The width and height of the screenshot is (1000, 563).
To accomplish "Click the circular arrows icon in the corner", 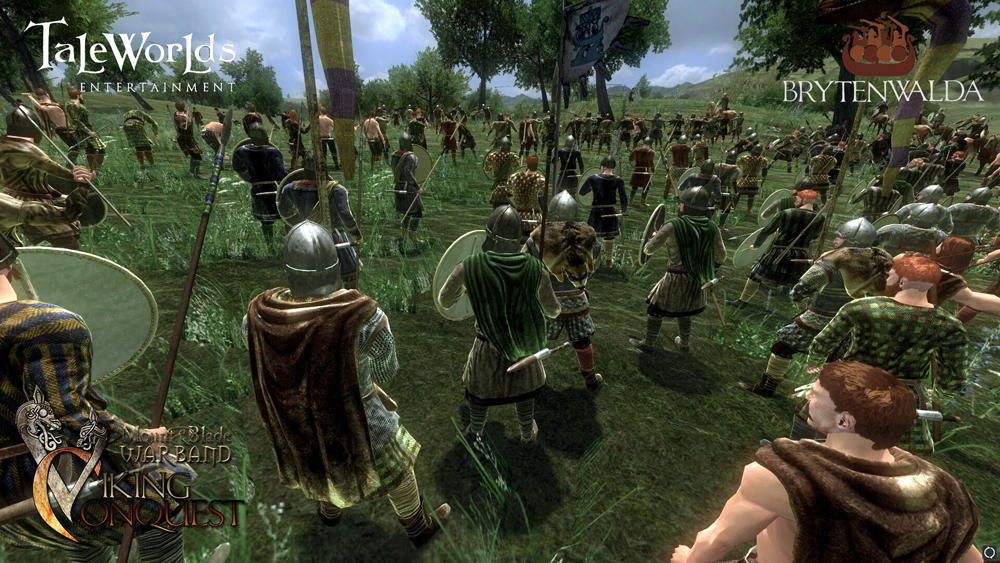I will pos(988,551).
